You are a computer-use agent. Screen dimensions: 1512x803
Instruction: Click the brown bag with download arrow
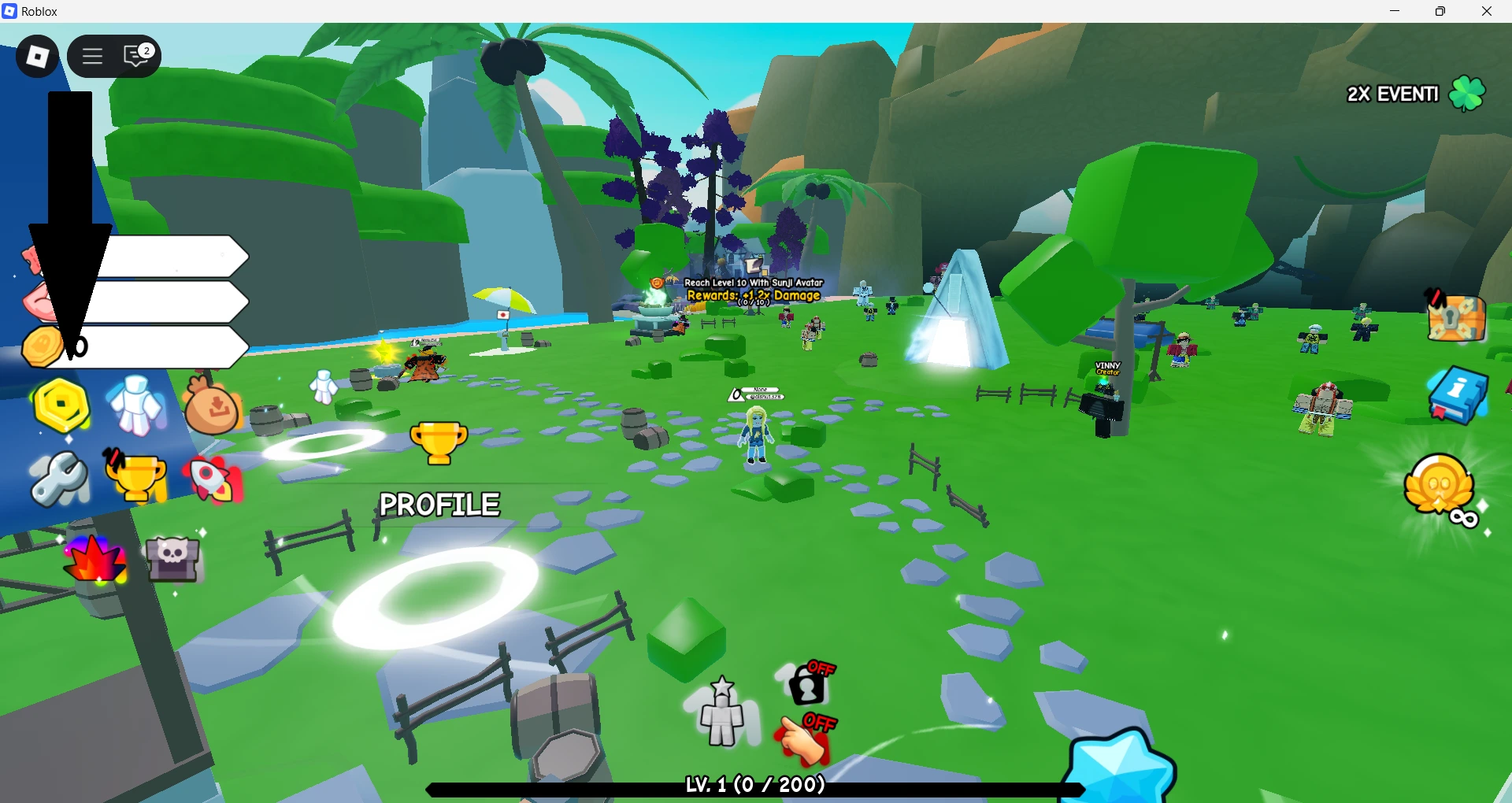(x=212, y=406)
